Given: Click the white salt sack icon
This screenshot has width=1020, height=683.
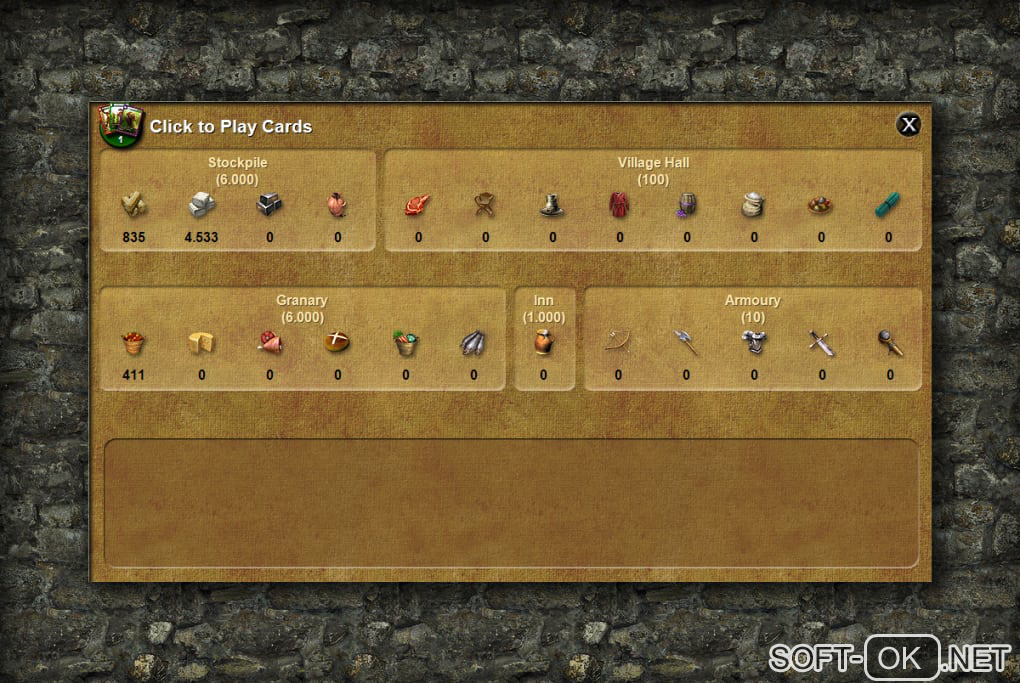Looking at the screenshot, I should (x=754, y=205).
